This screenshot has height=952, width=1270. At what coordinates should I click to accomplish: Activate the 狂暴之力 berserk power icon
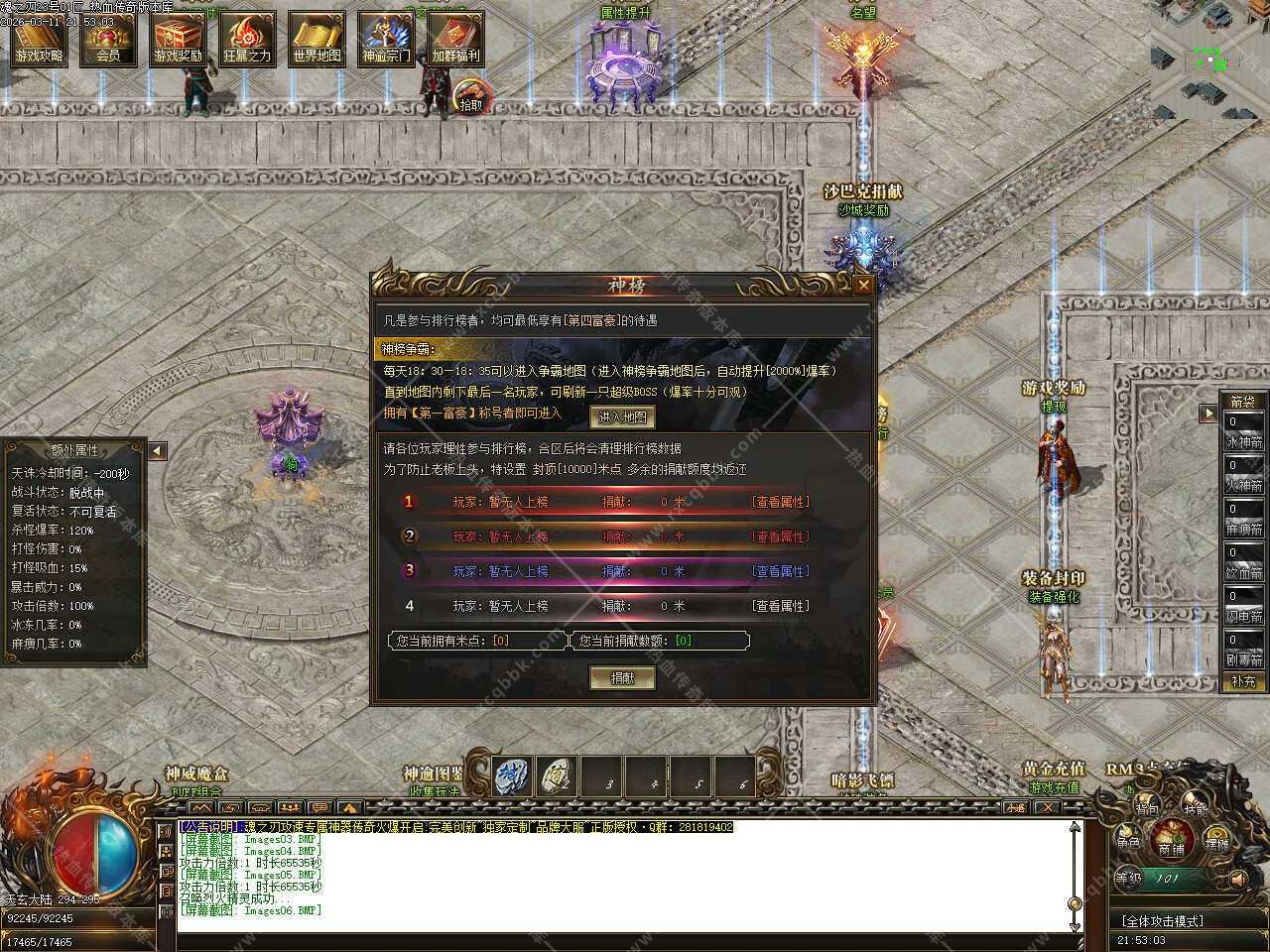(x=247, y=38)
